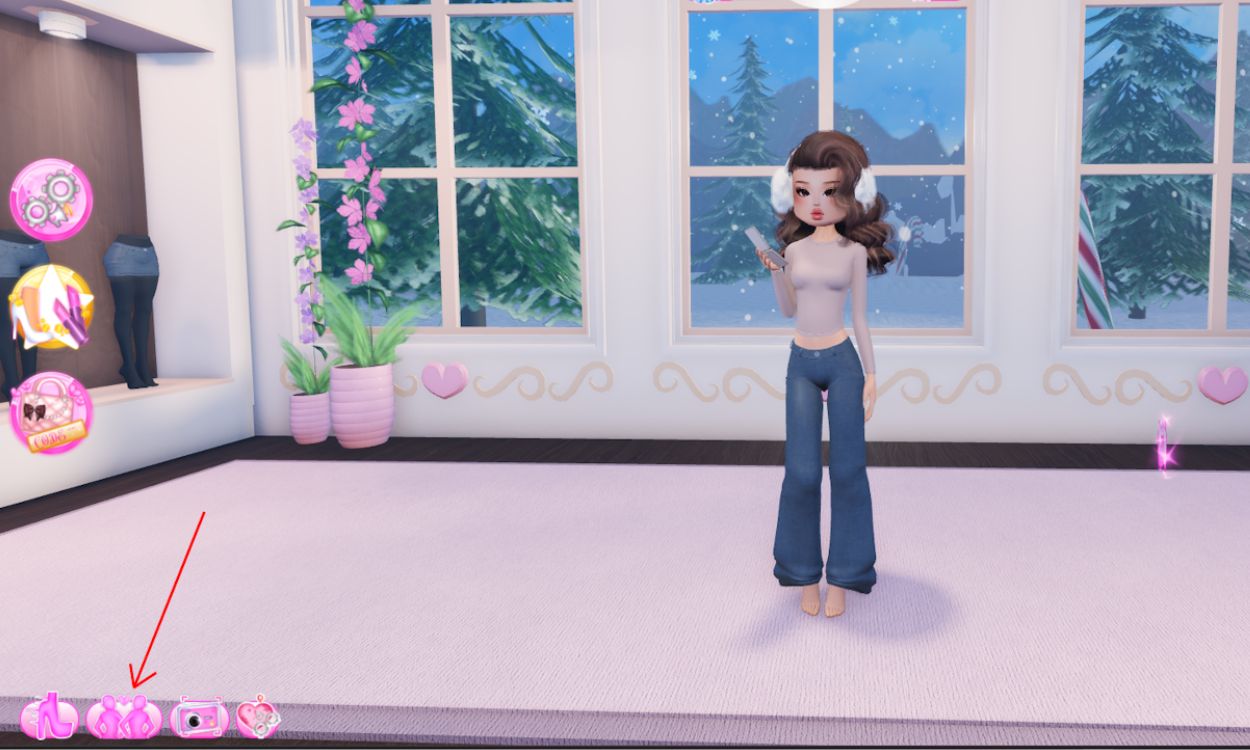
Task: Open the gears settings button
Action: click(51, 200)
